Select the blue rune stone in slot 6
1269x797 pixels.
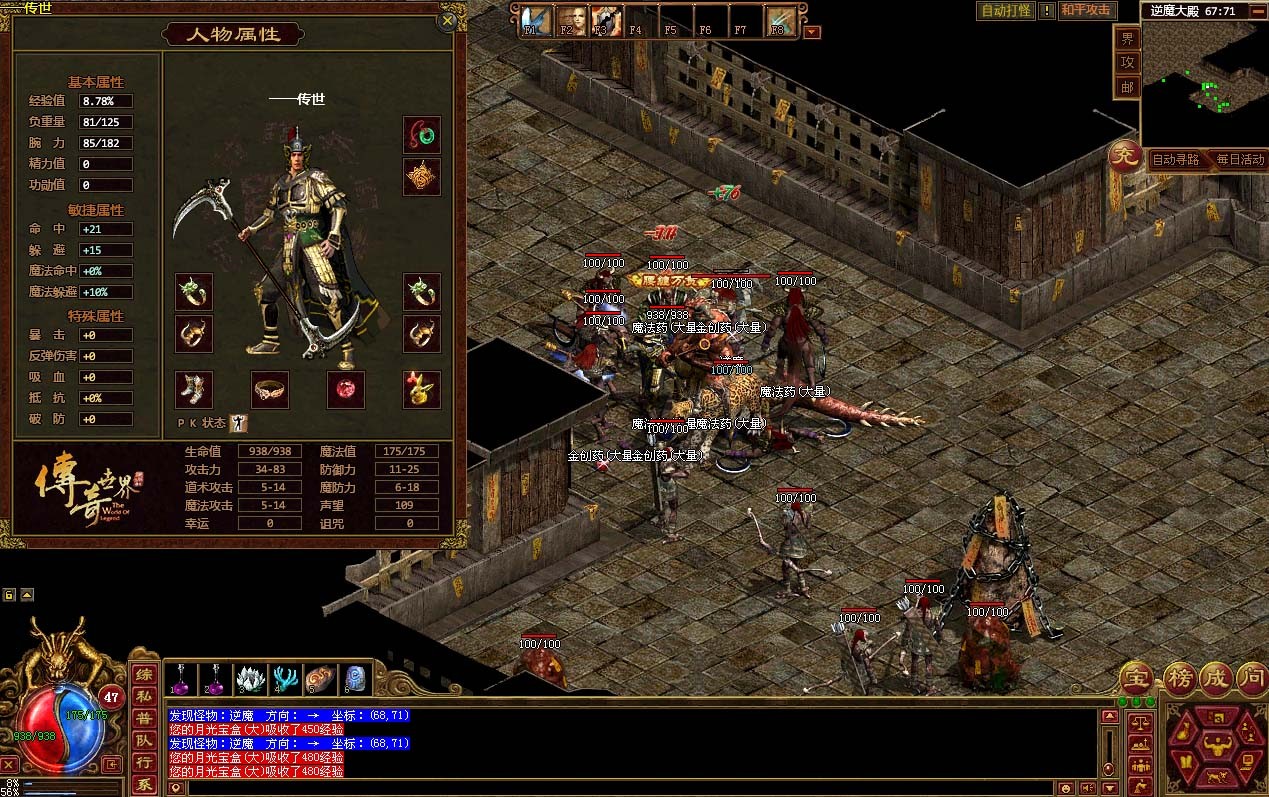(x=355, y=680)
